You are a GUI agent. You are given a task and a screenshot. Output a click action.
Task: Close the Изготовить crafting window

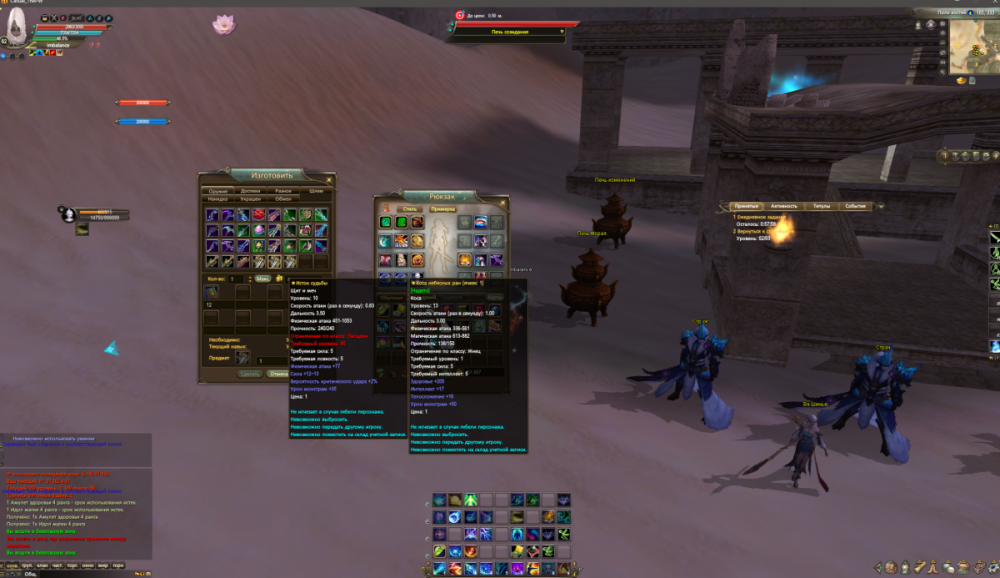click(330, 180)
